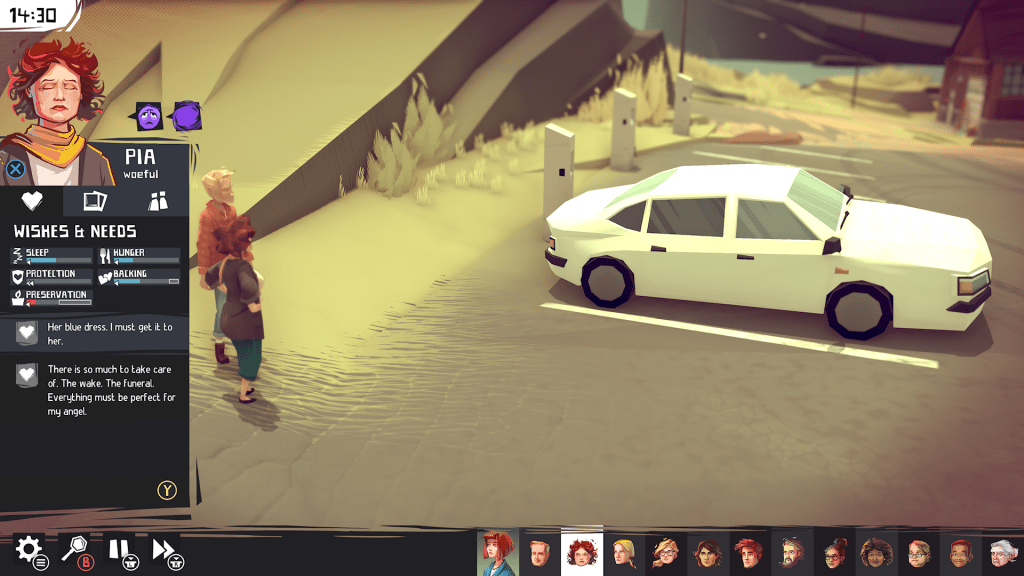Pick the grey-haired elderly character portrait
Screen dimensions: 1024x576
[x=1002, y=552]
